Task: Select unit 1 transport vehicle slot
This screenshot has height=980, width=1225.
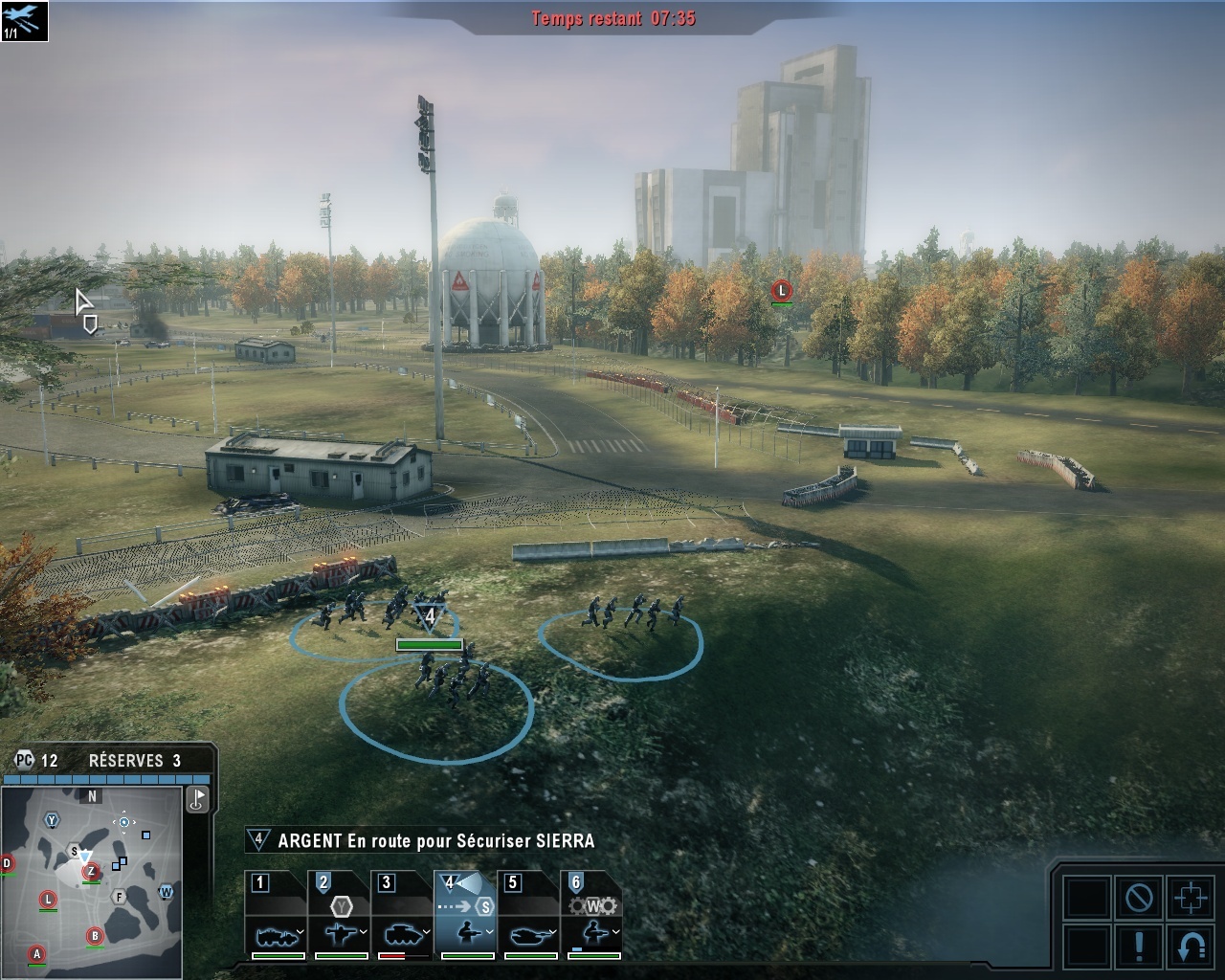Action: (x=278, y=915)
